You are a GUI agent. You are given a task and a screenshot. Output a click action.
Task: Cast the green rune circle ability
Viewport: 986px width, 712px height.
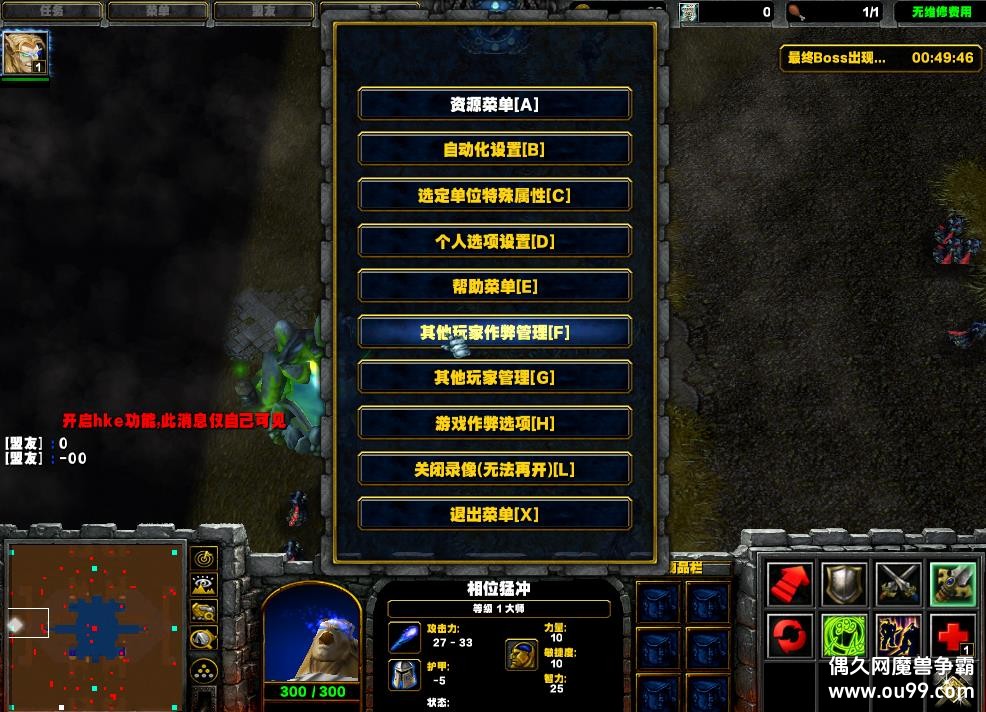(841, 636)
